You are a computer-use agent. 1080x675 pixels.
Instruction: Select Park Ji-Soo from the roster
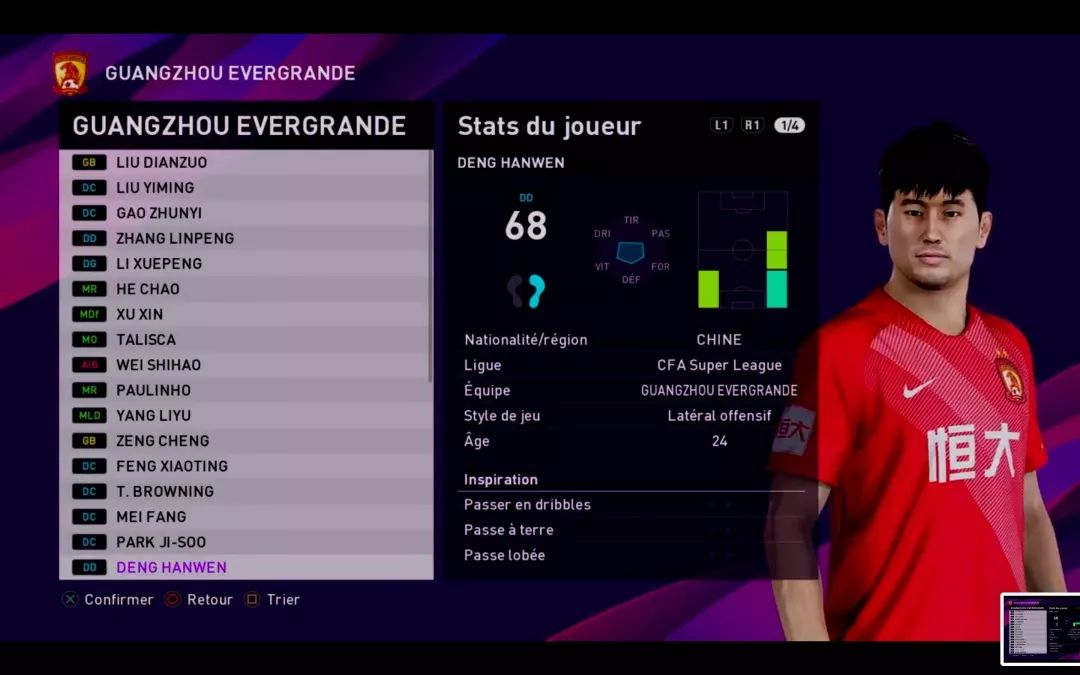click(x=245, y=542)
